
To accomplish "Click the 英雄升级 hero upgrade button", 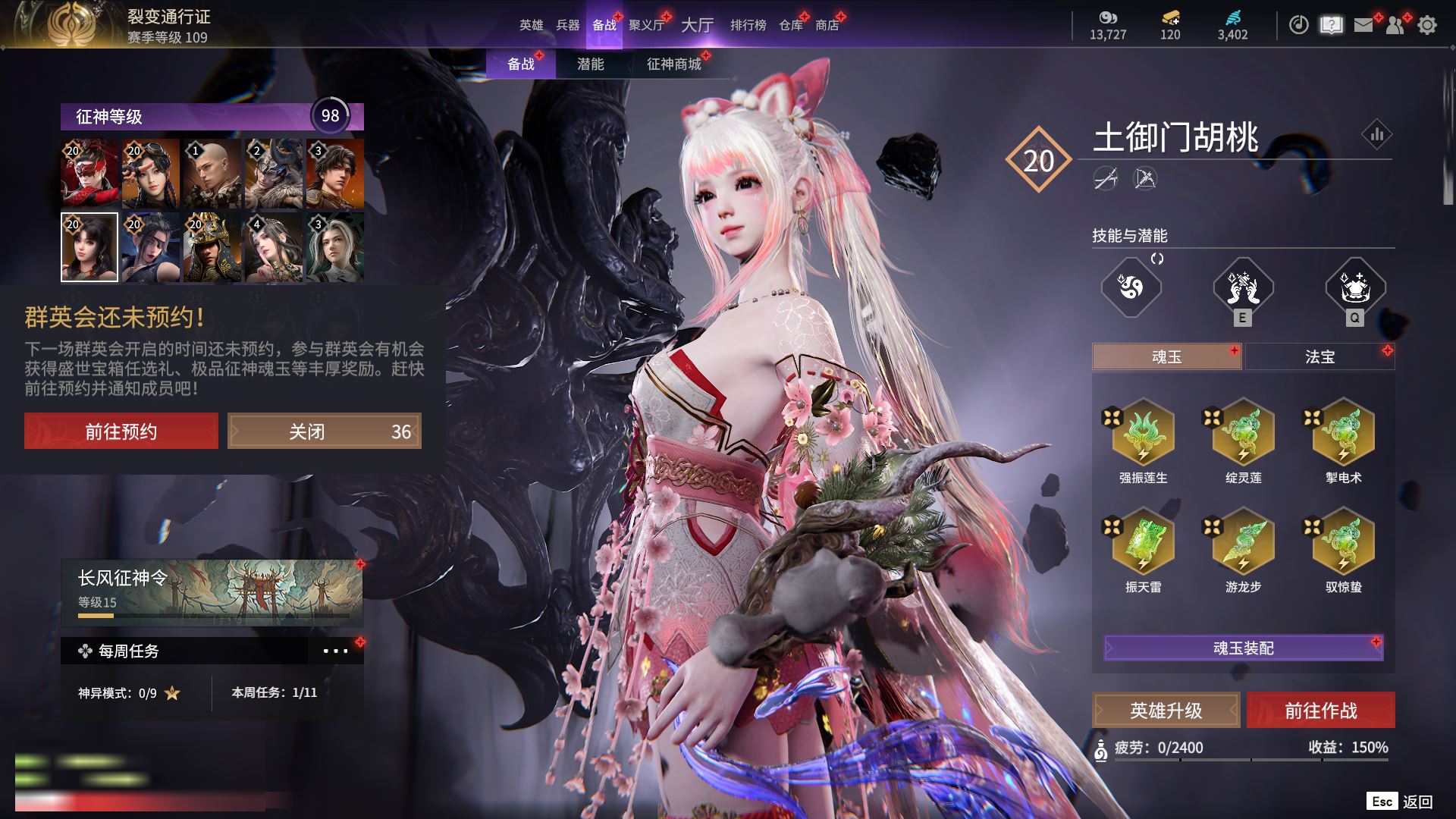I will [x=1166, y=711].
